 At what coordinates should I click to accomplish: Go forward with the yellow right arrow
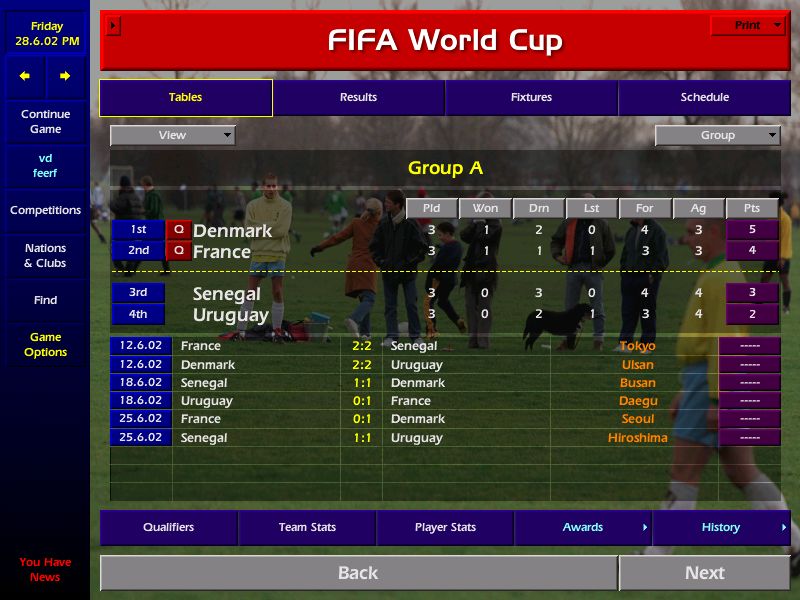point(65,76)
